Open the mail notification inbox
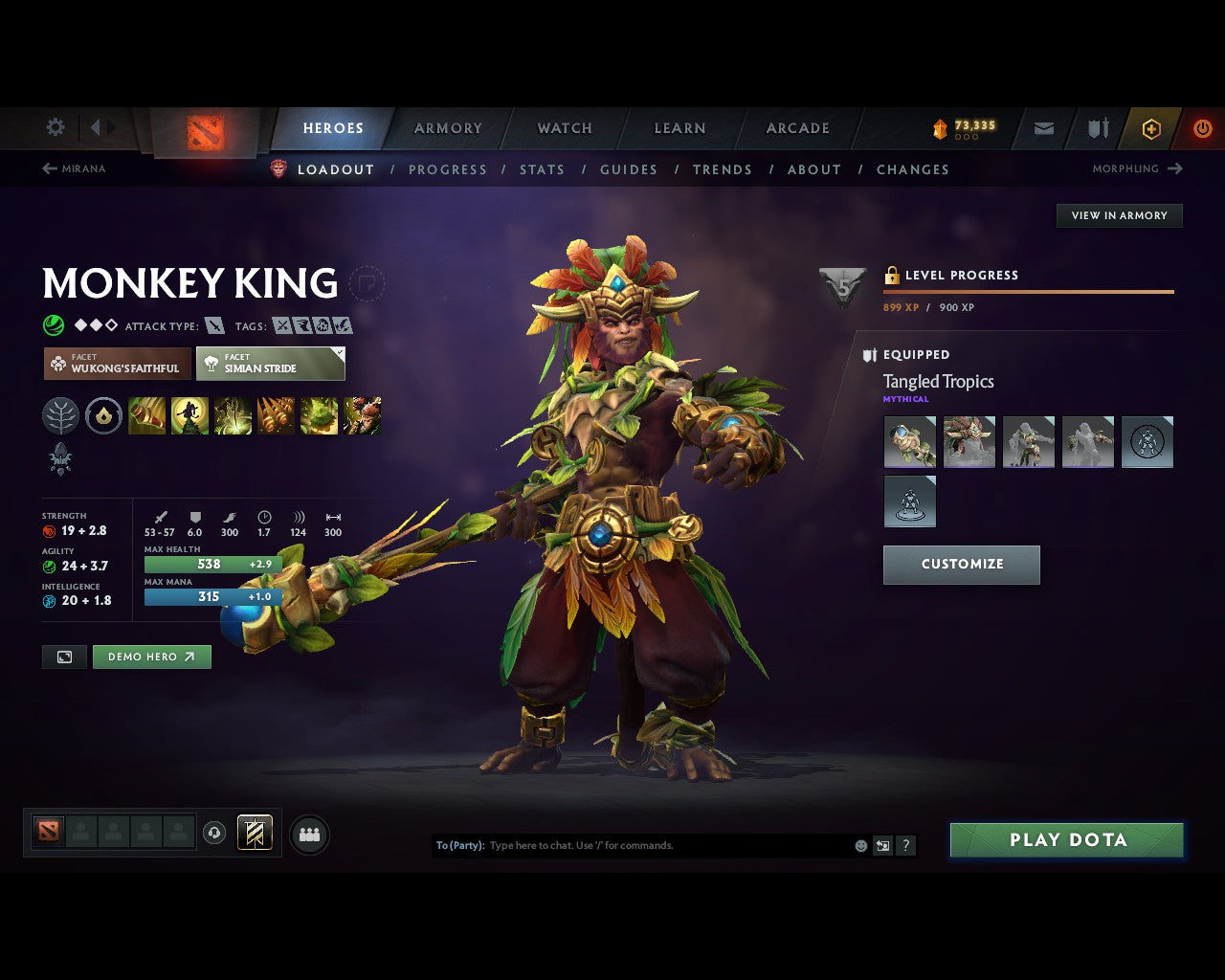1225x980 pixels. [1042, 127]
